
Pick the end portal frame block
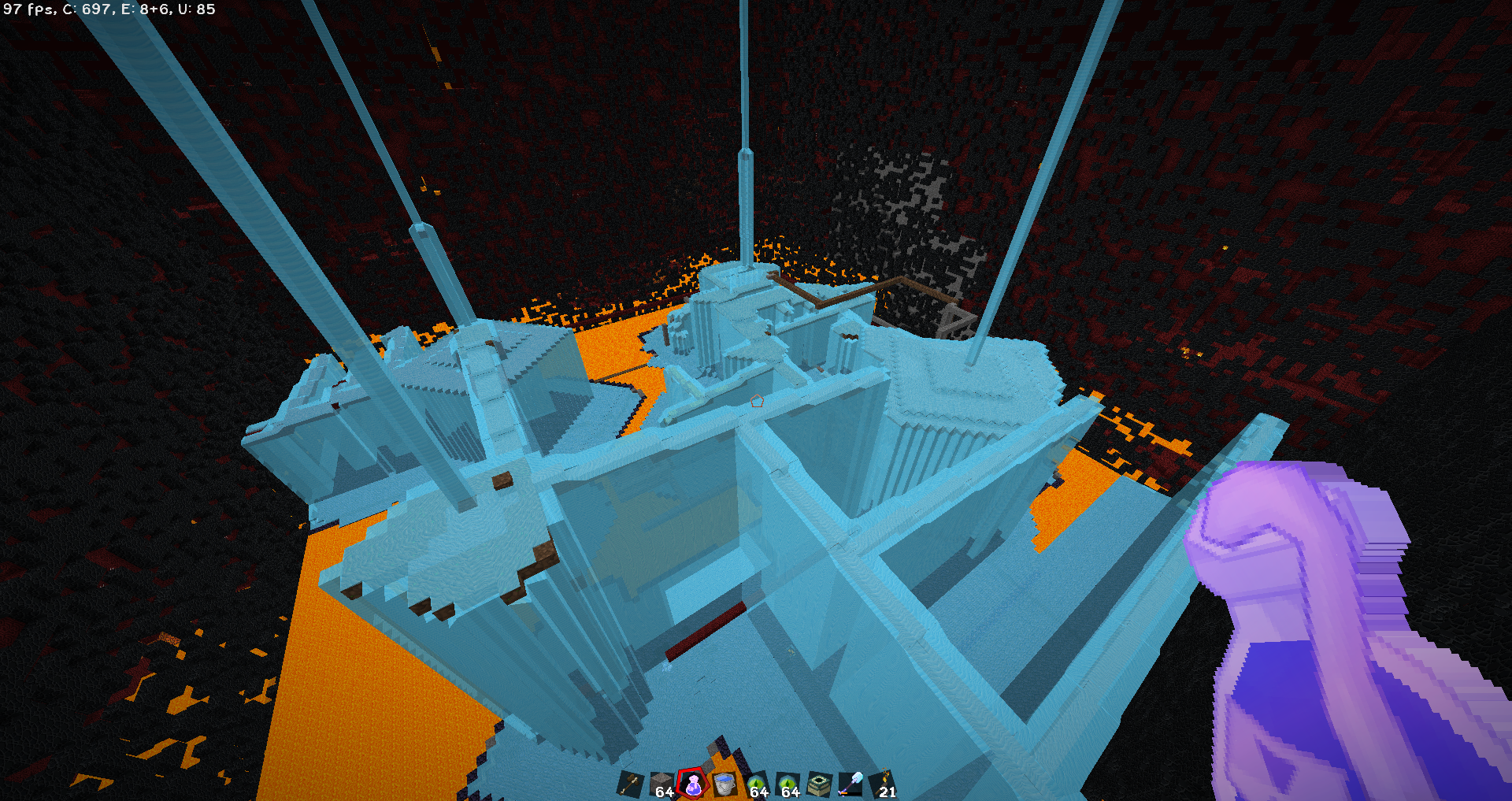point(819,784)
